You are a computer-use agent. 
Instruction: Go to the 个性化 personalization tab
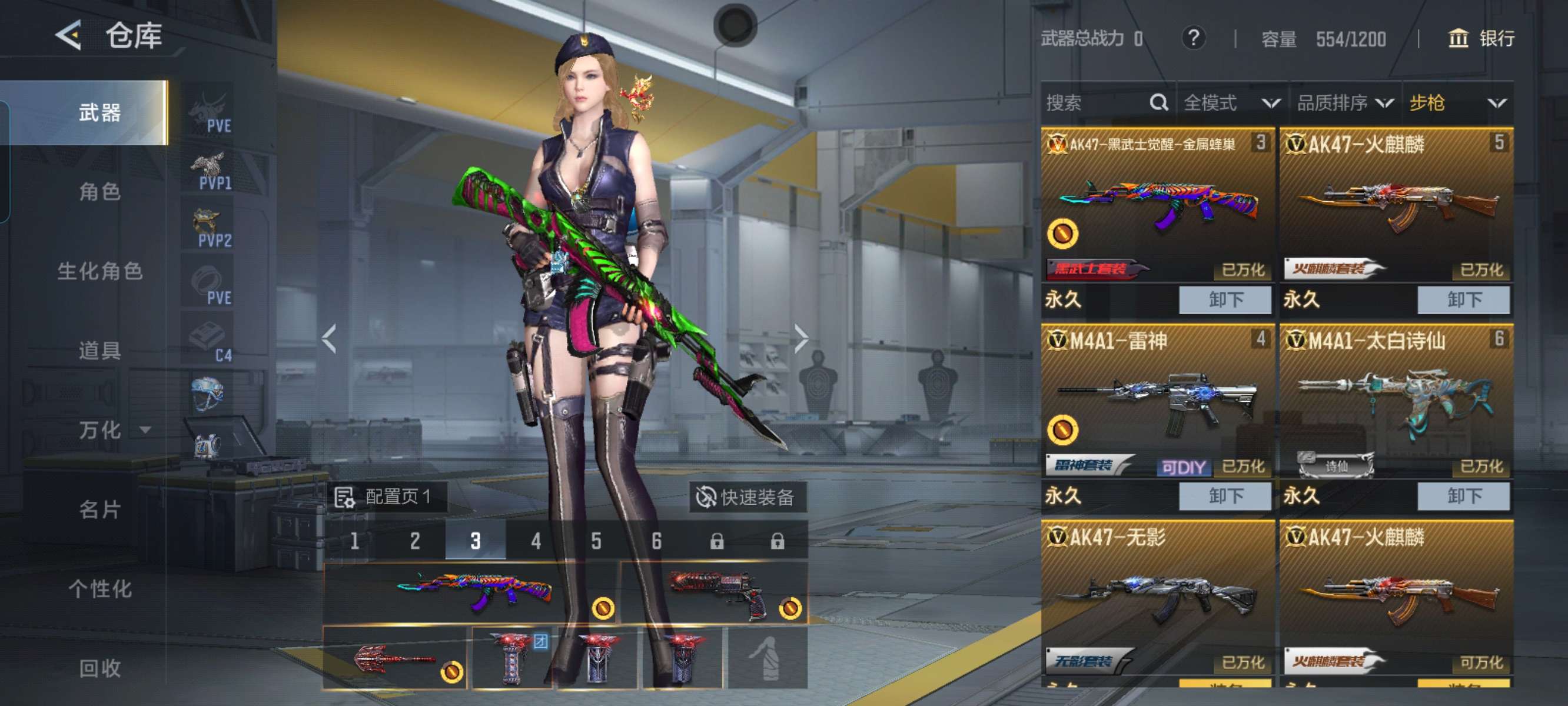[x=99, y=589]
